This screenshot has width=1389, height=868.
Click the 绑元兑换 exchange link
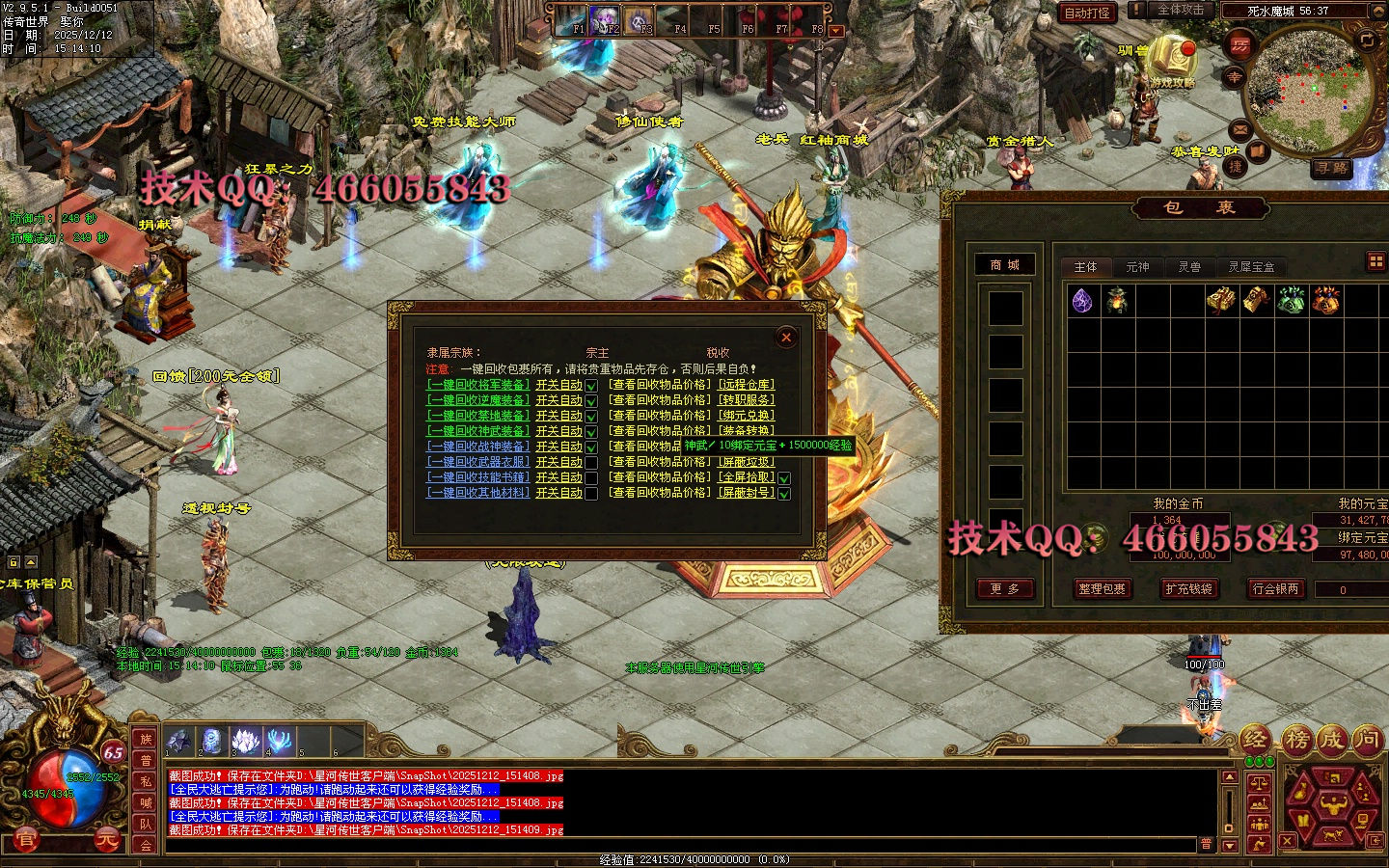[747, 416]
